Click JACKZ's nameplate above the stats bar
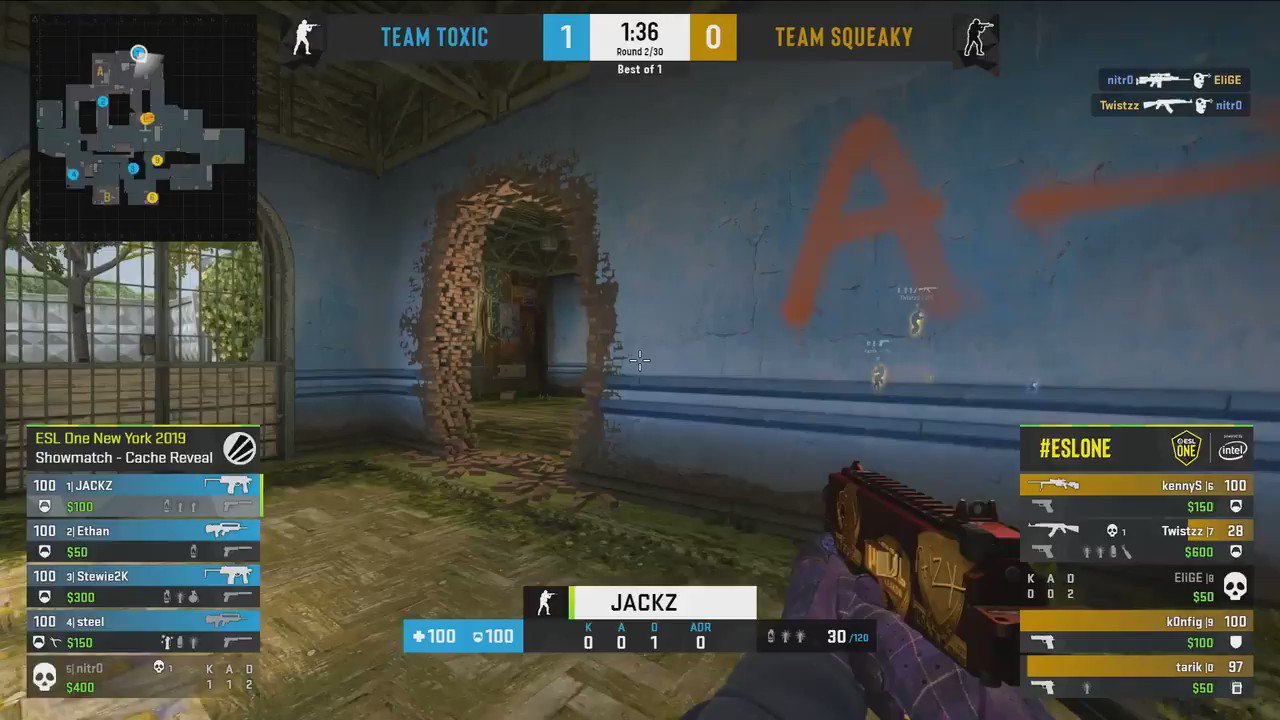1280x720 pixels. coord(643,602)
